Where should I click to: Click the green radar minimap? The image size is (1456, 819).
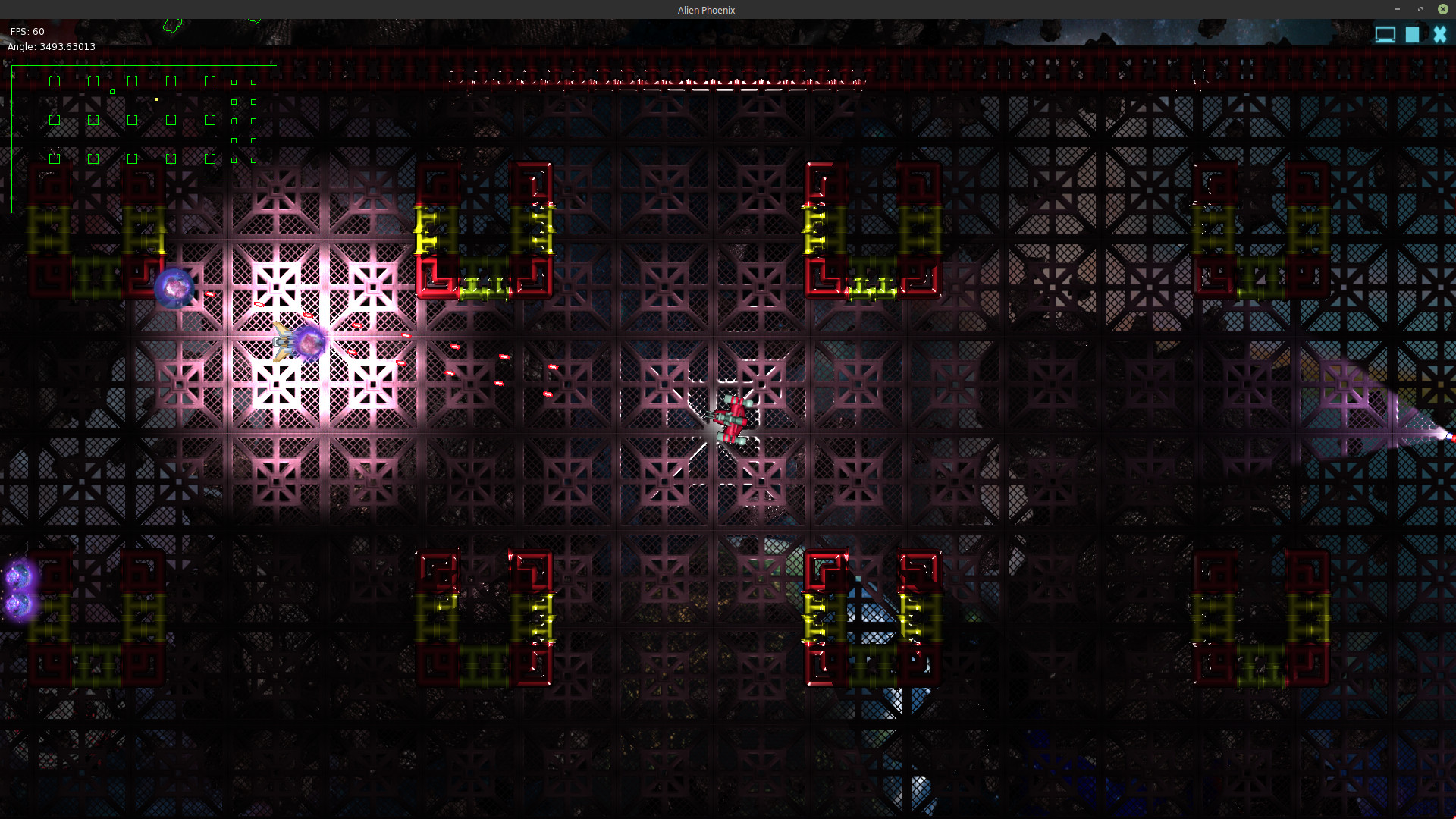pyautogui.click(x=144, y=121)
